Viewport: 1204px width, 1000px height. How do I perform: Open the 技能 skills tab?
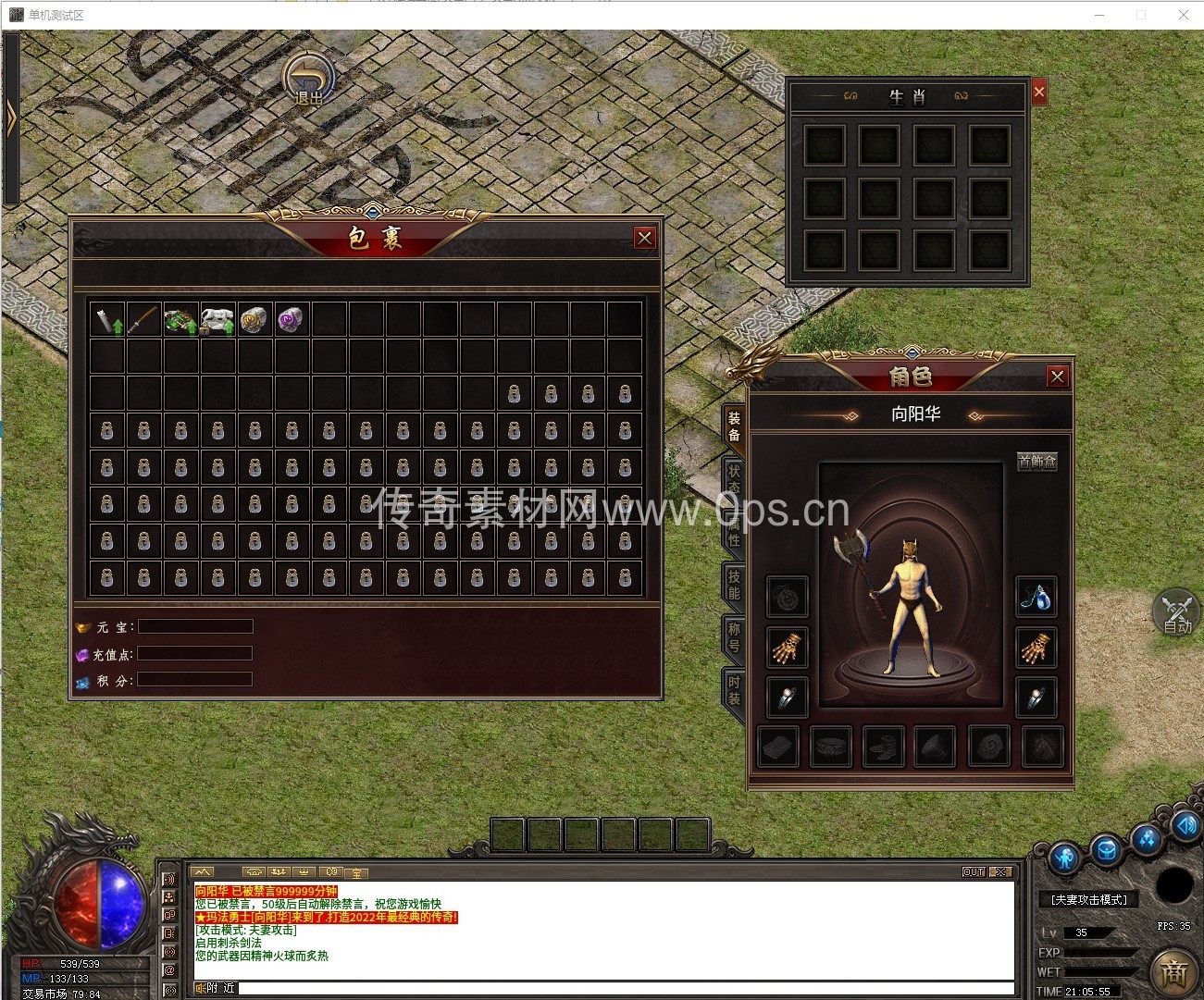tap(734, 584)
